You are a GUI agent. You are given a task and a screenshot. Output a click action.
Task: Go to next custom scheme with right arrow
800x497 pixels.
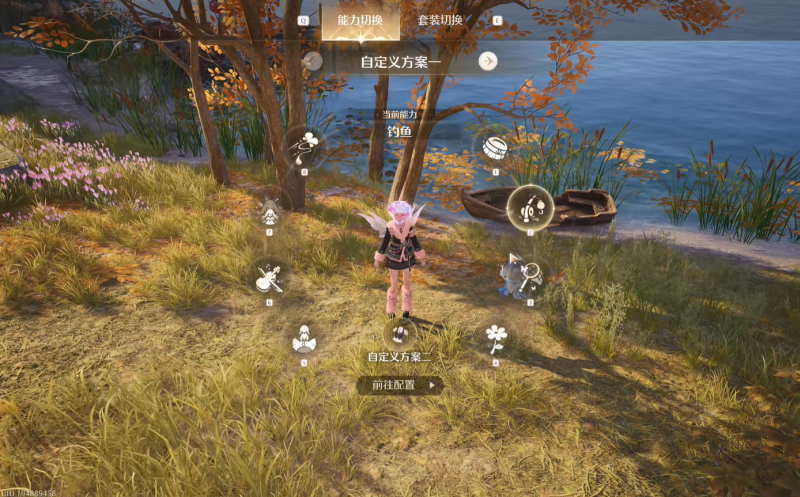(487, 61)
